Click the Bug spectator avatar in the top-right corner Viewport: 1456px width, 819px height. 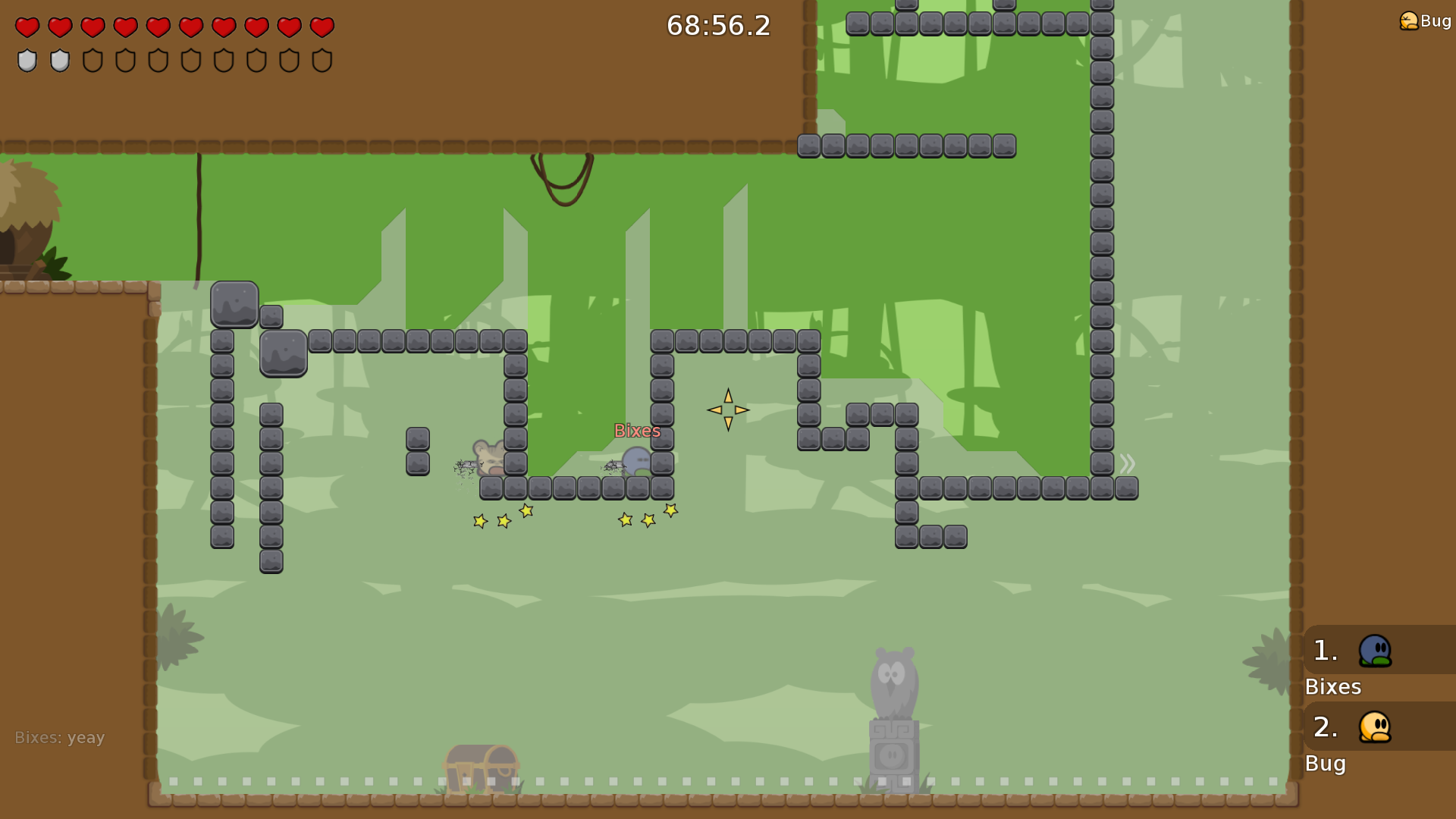coord(1409,20)
